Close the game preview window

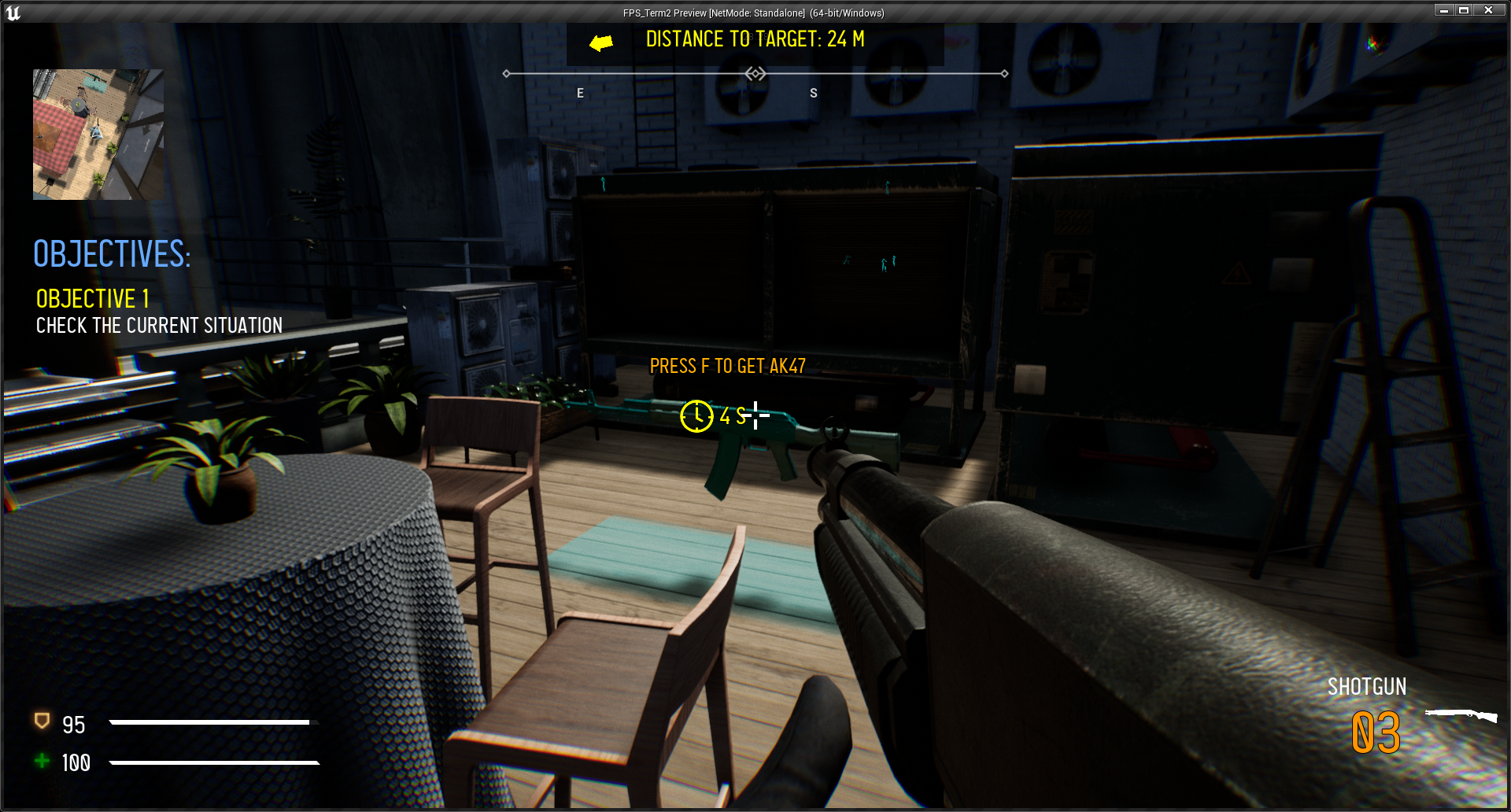pyautogui.click(x=1488, y=10)
